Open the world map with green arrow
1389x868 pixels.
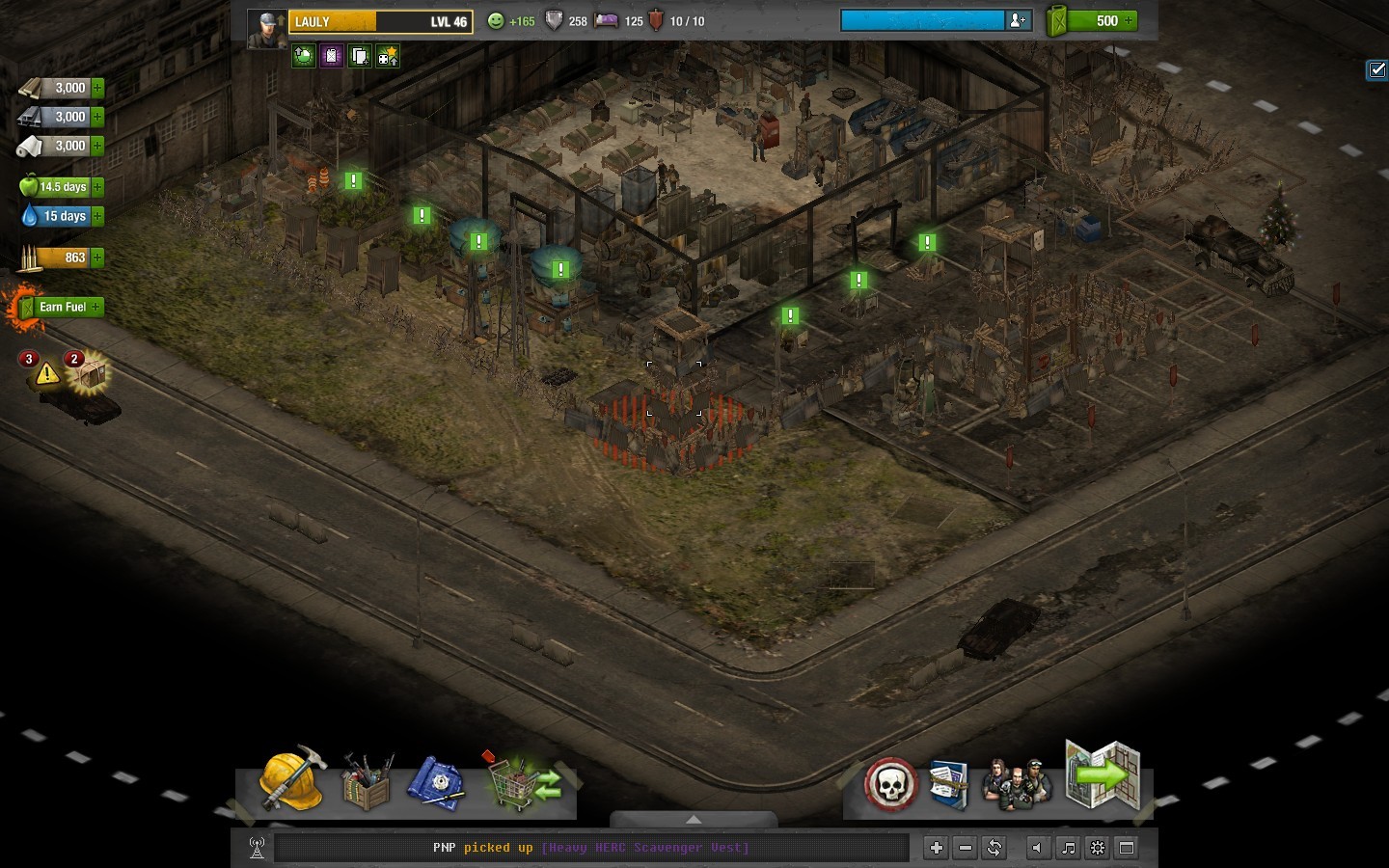(x=1103, y=774)
